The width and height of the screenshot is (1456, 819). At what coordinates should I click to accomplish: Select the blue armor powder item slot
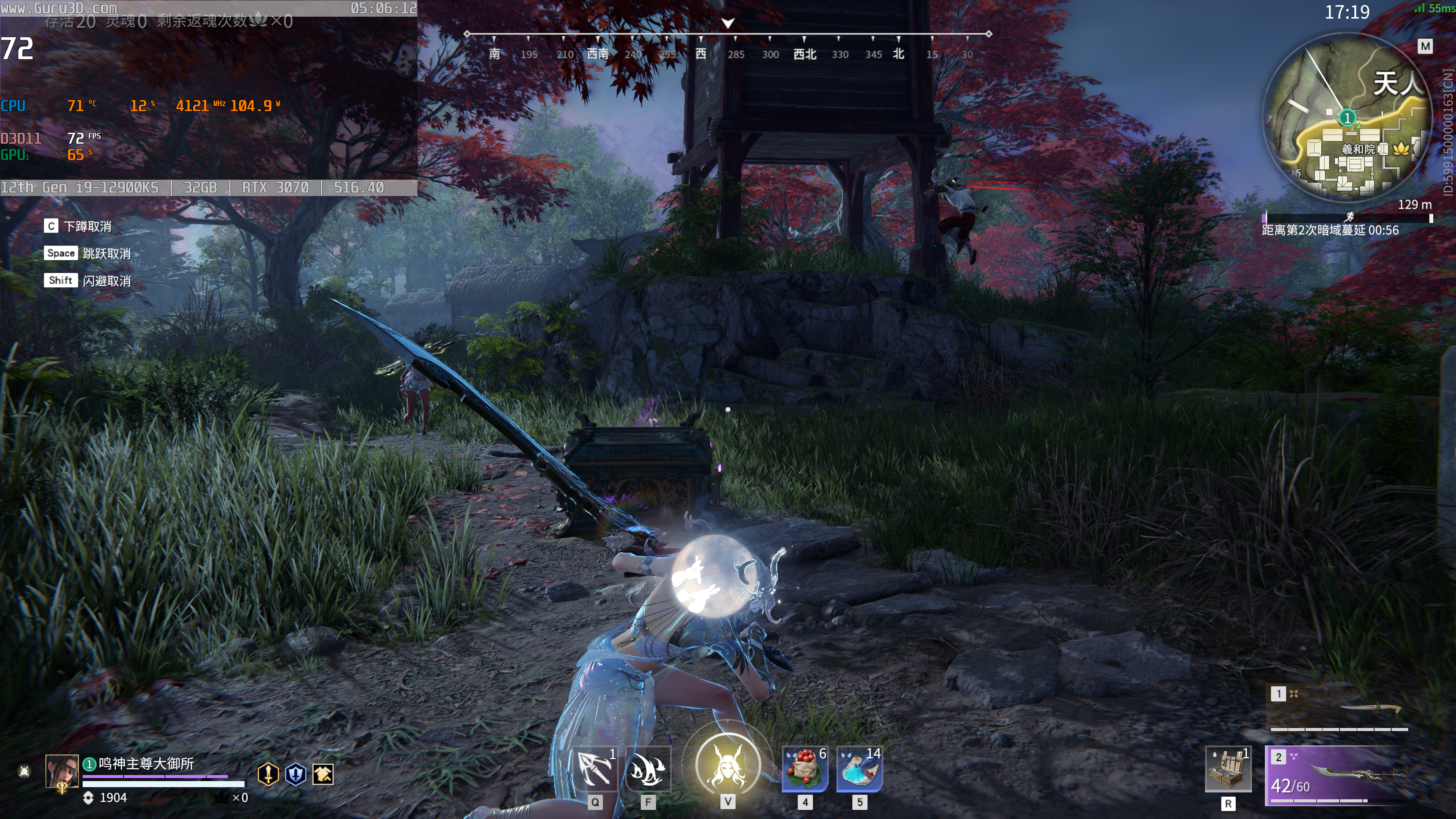(x=859, y=769)
